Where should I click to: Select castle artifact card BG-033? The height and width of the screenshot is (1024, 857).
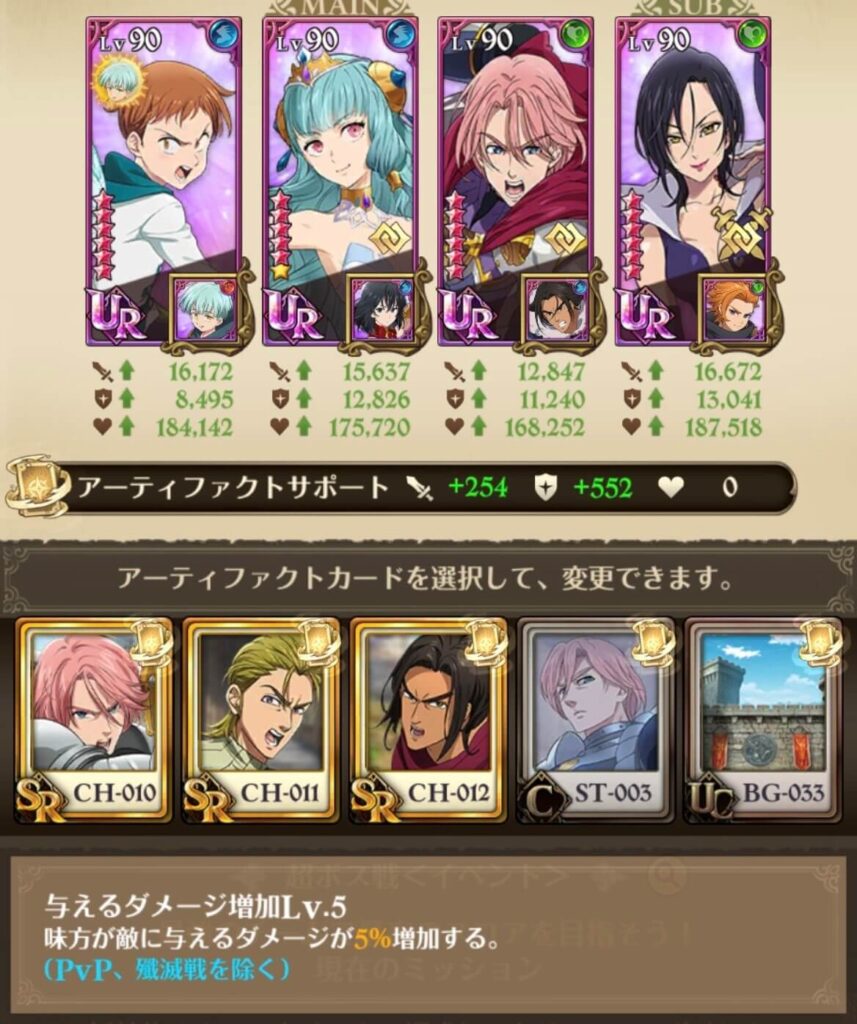[x=762, y=720]
